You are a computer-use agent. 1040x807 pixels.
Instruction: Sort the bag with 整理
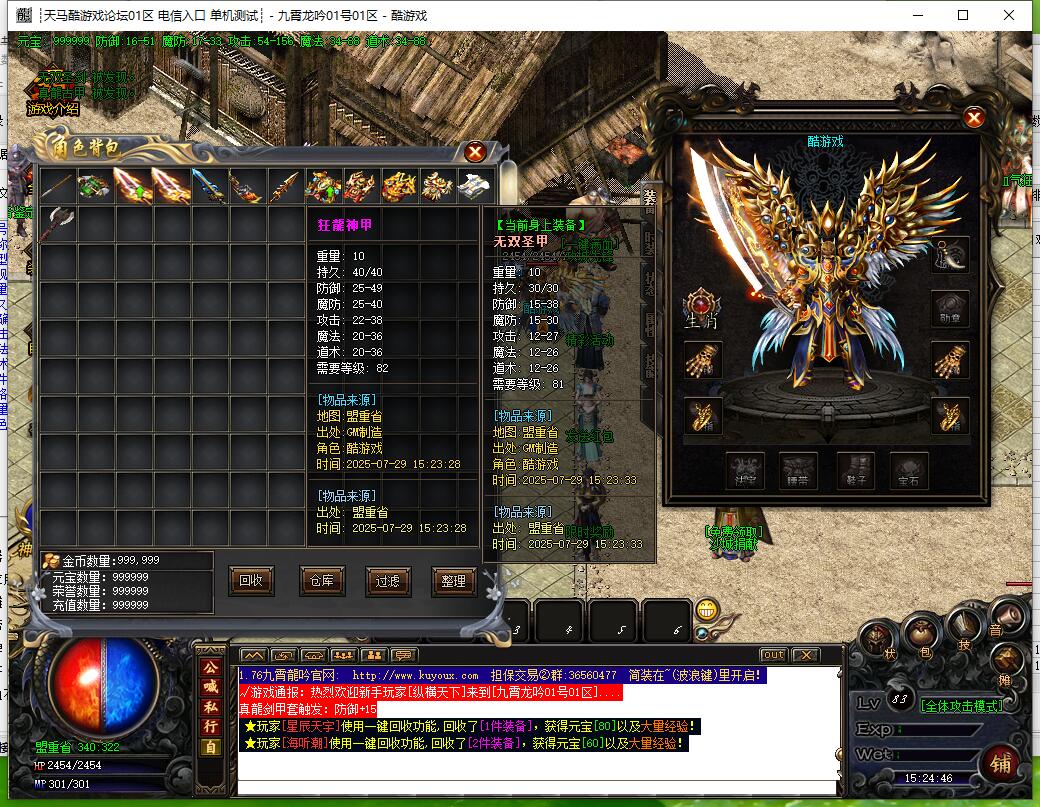pos(453,580)
